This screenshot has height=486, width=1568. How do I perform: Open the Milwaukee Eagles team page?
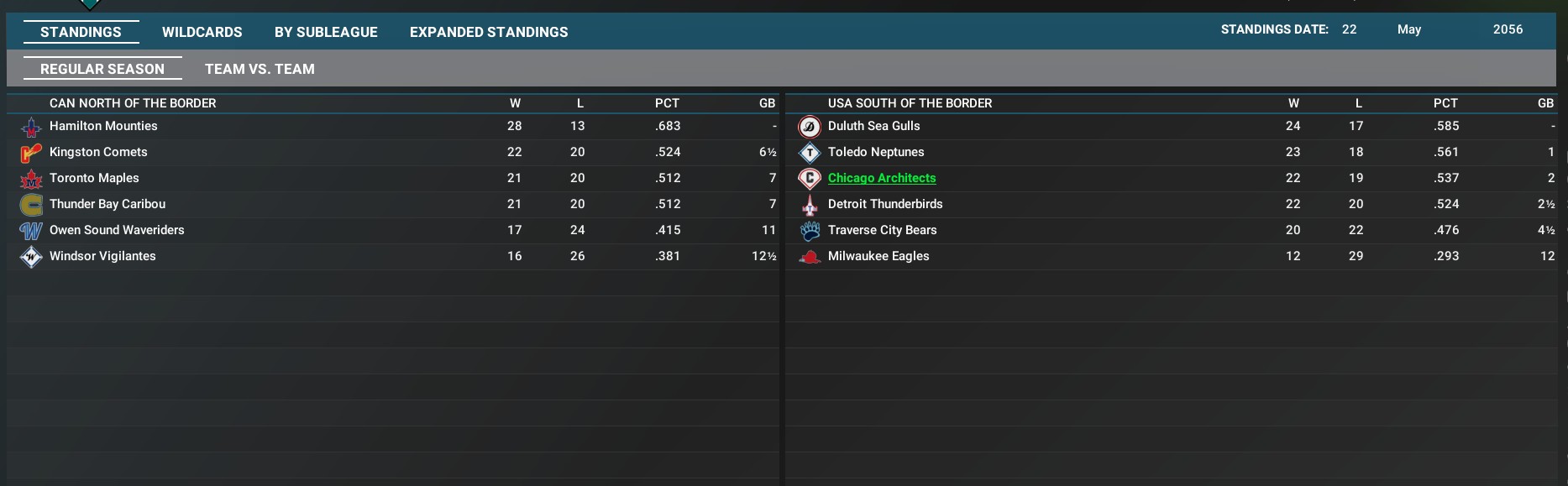878,256
